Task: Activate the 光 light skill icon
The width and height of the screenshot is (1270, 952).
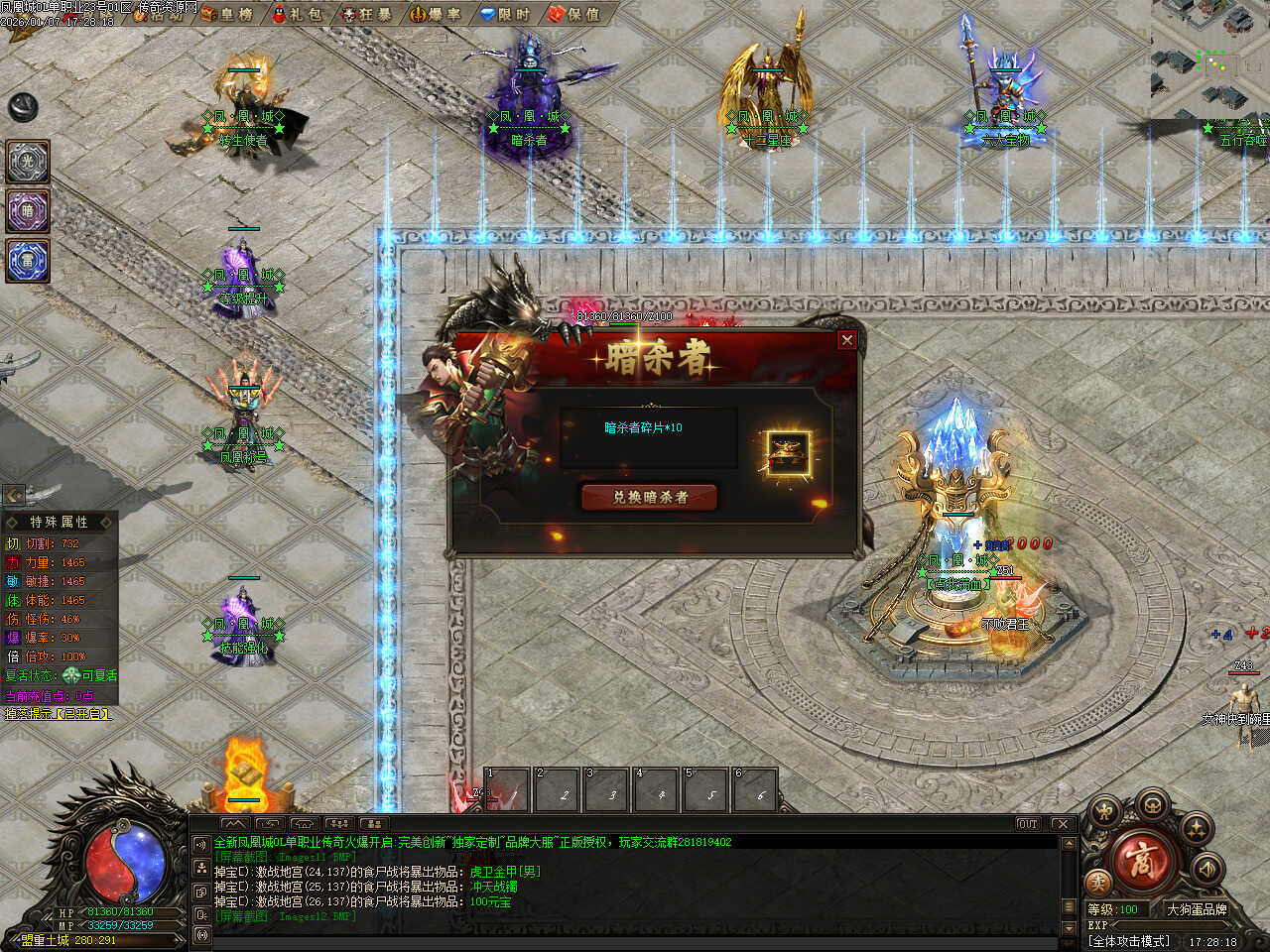Action: (28, 162)
